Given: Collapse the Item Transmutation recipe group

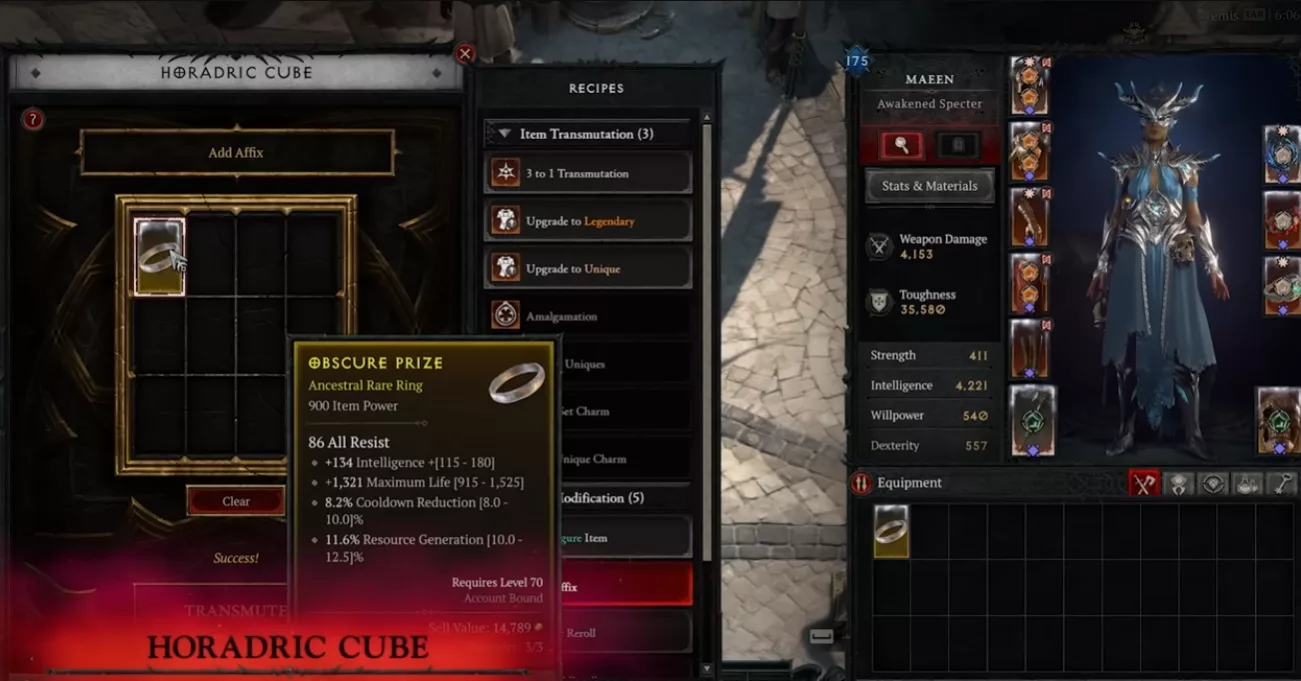Looking at the screenshot, I should 505,134.
